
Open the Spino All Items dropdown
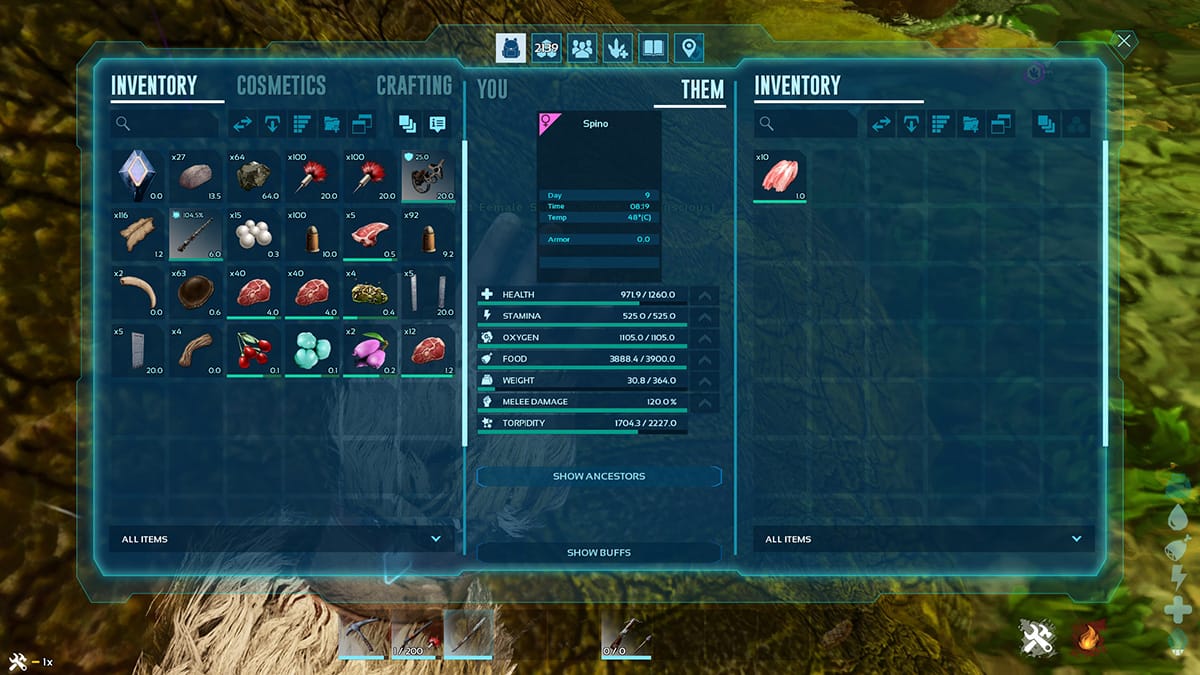(x=923, y=539)
